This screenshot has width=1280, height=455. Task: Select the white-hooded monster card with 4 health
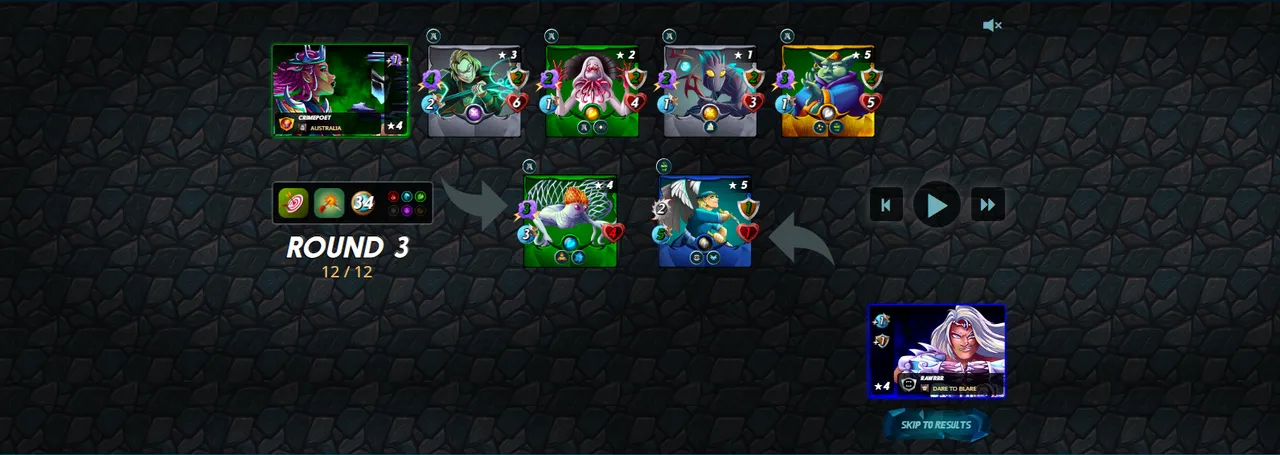592,90
